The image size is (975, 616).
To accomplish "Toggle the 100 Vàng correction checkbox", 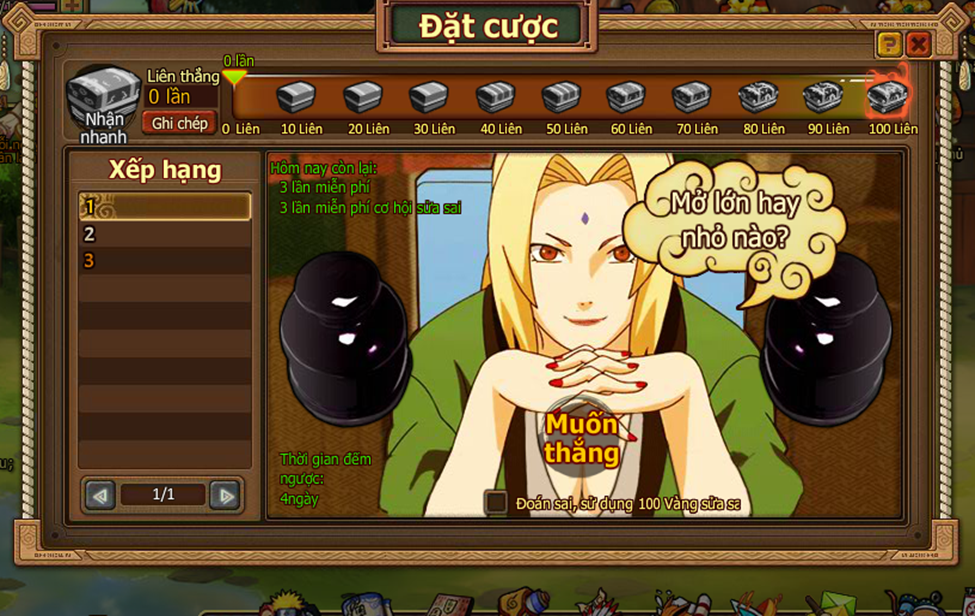I will click(496, 502).
